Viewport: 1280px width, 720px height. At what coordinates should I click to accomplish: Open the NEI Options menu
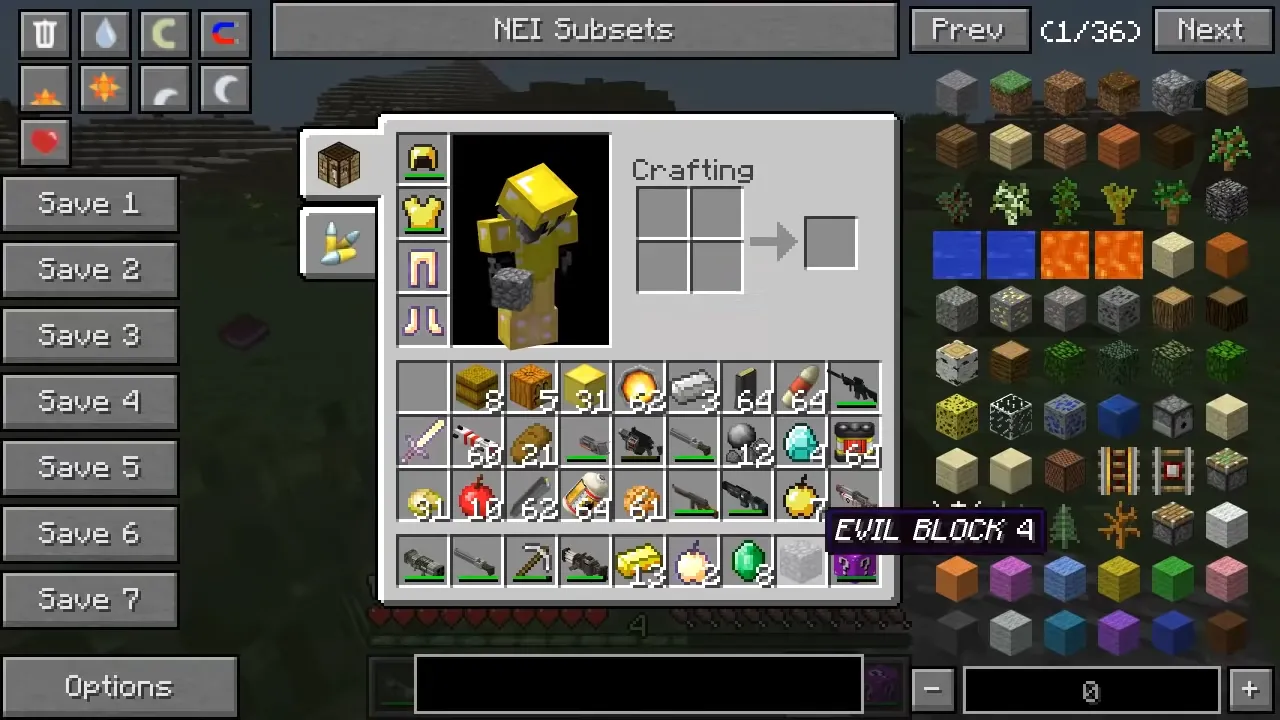pos(119,687)
